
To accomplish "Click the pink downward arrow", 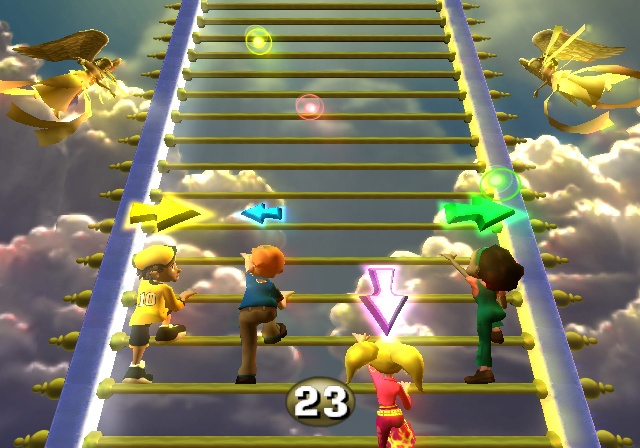I will 383,299.
